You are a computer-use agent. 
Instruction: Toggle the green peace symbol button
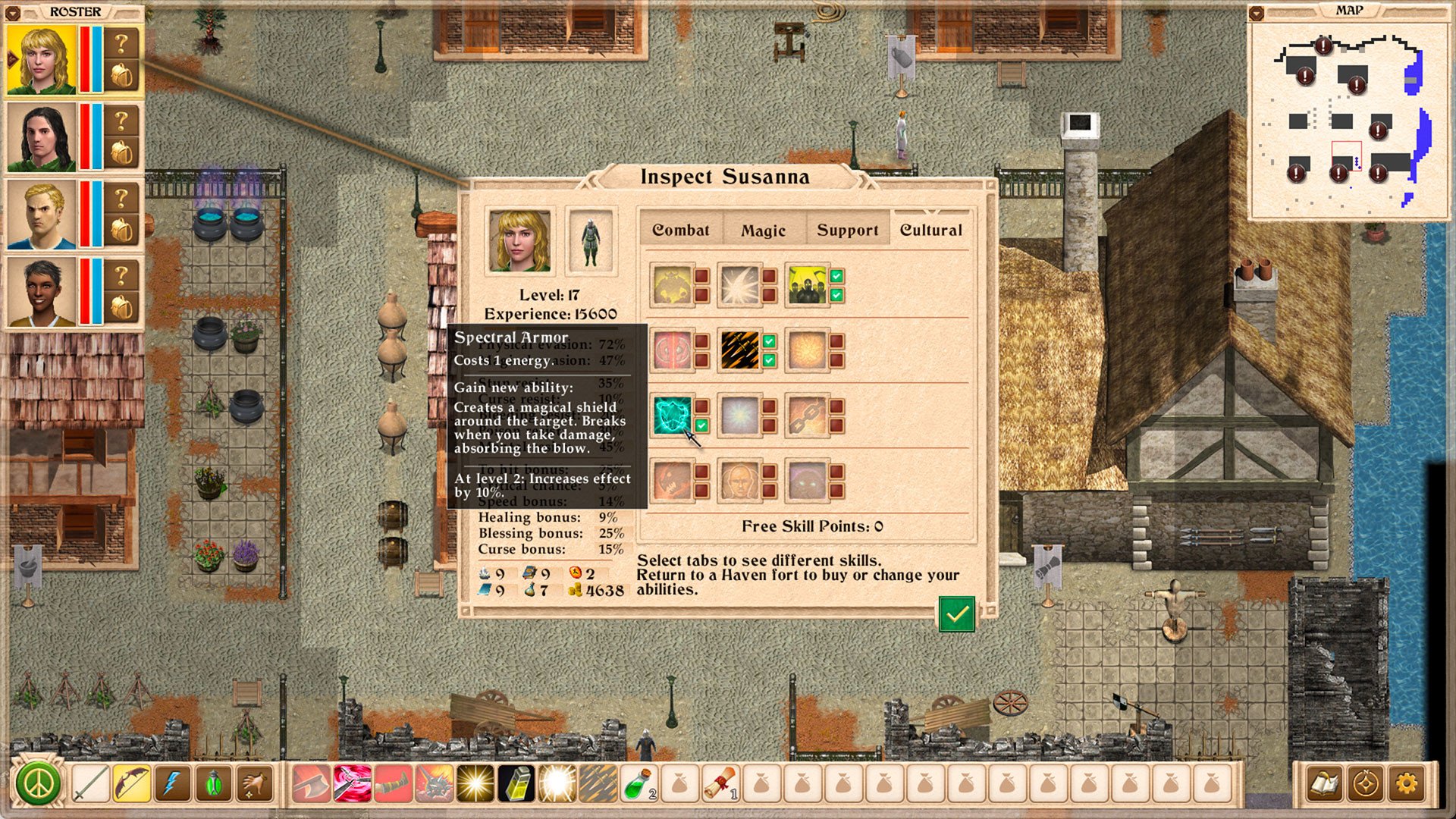tap(38, 783)
